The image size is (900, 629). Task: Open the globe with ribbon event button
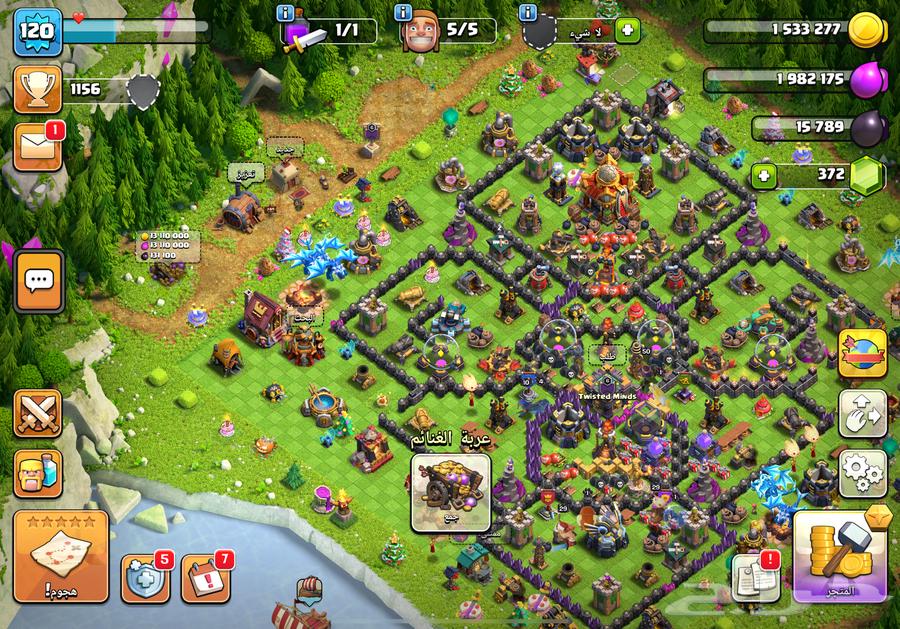tap(862, 353)
